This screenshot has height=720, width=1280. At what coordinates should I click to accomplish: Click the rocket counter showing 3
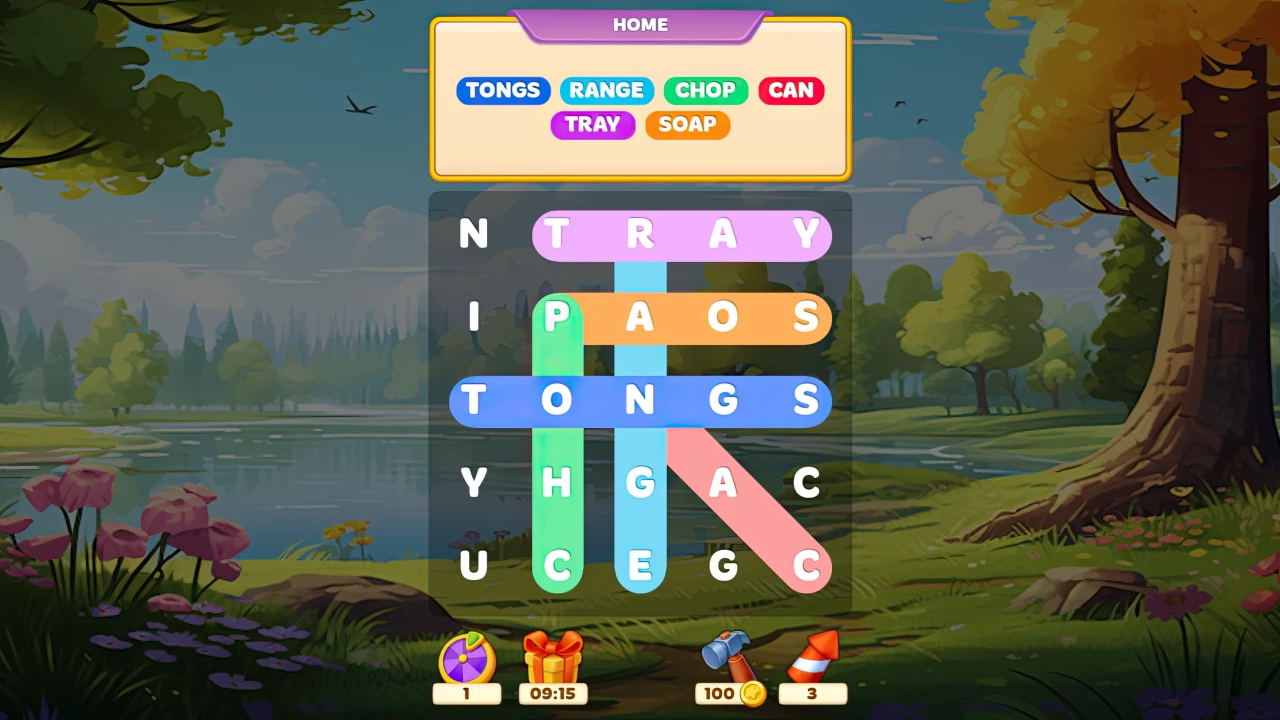[812, 693]
